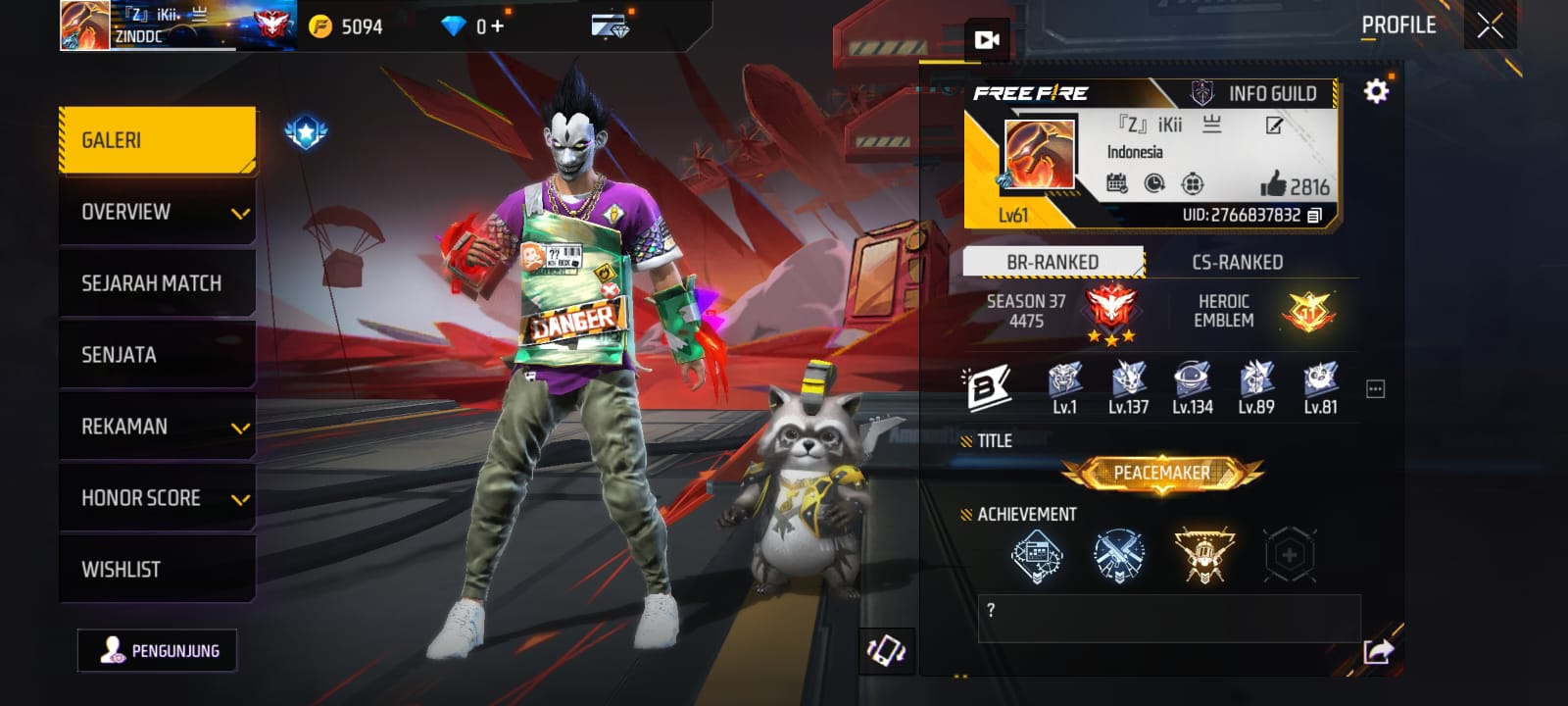Click the Pengunjung visitors button
The height and width of the screenshot is (706, 1568).
coord(158,650)
